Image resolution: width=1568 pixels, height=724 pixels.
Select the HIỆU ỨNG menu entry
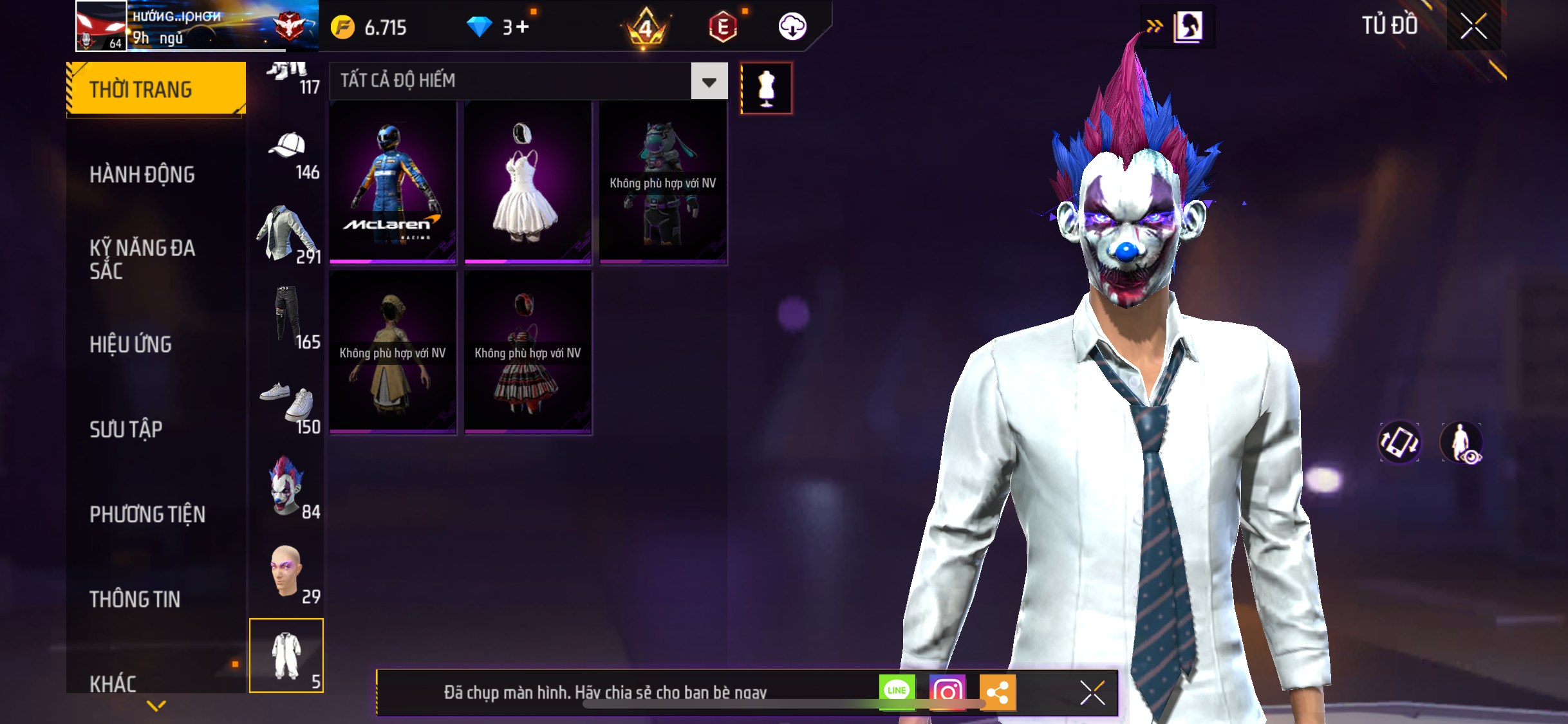[131, 344]
